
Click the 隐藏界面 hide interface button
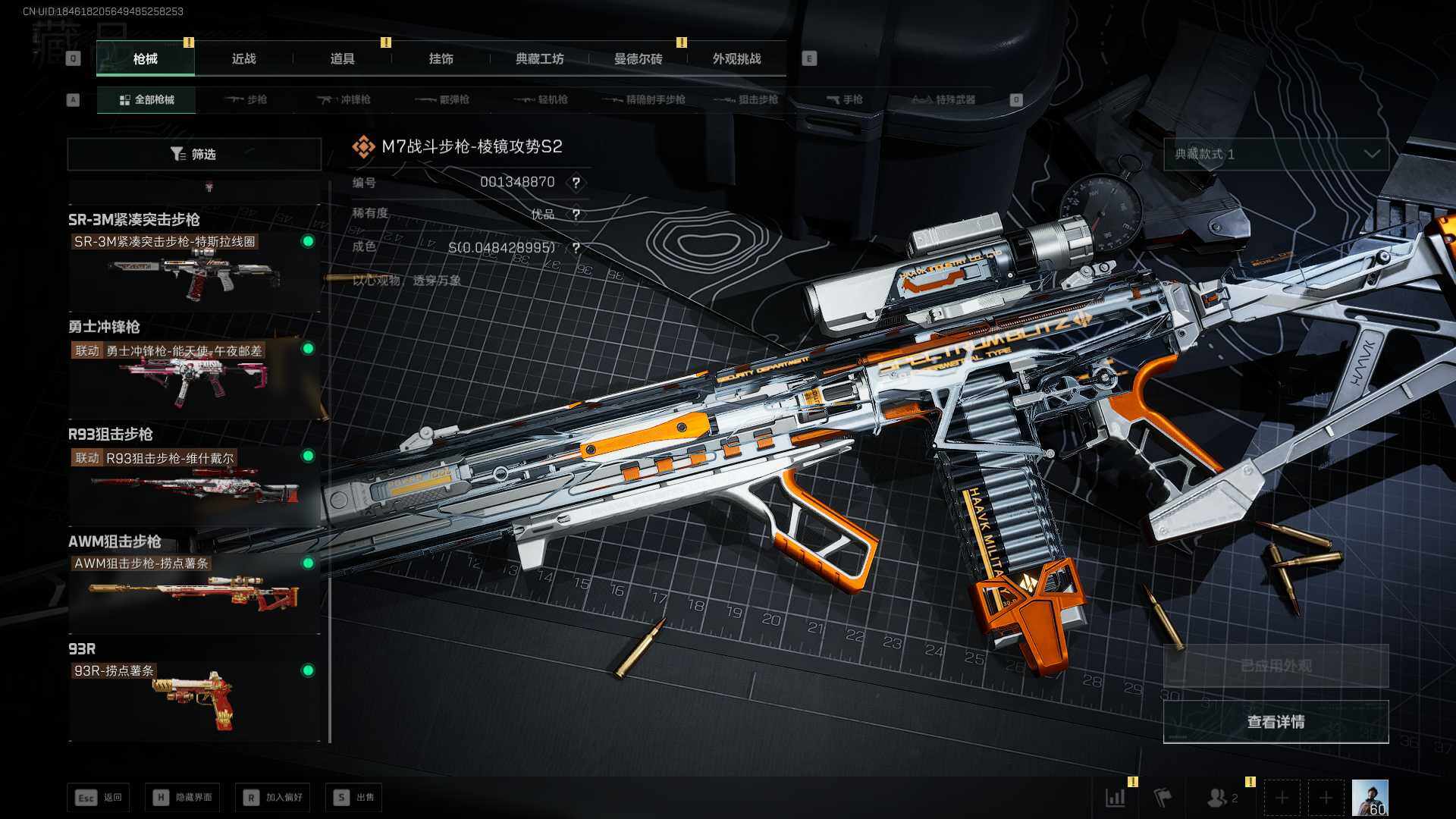tap(183, 797)
